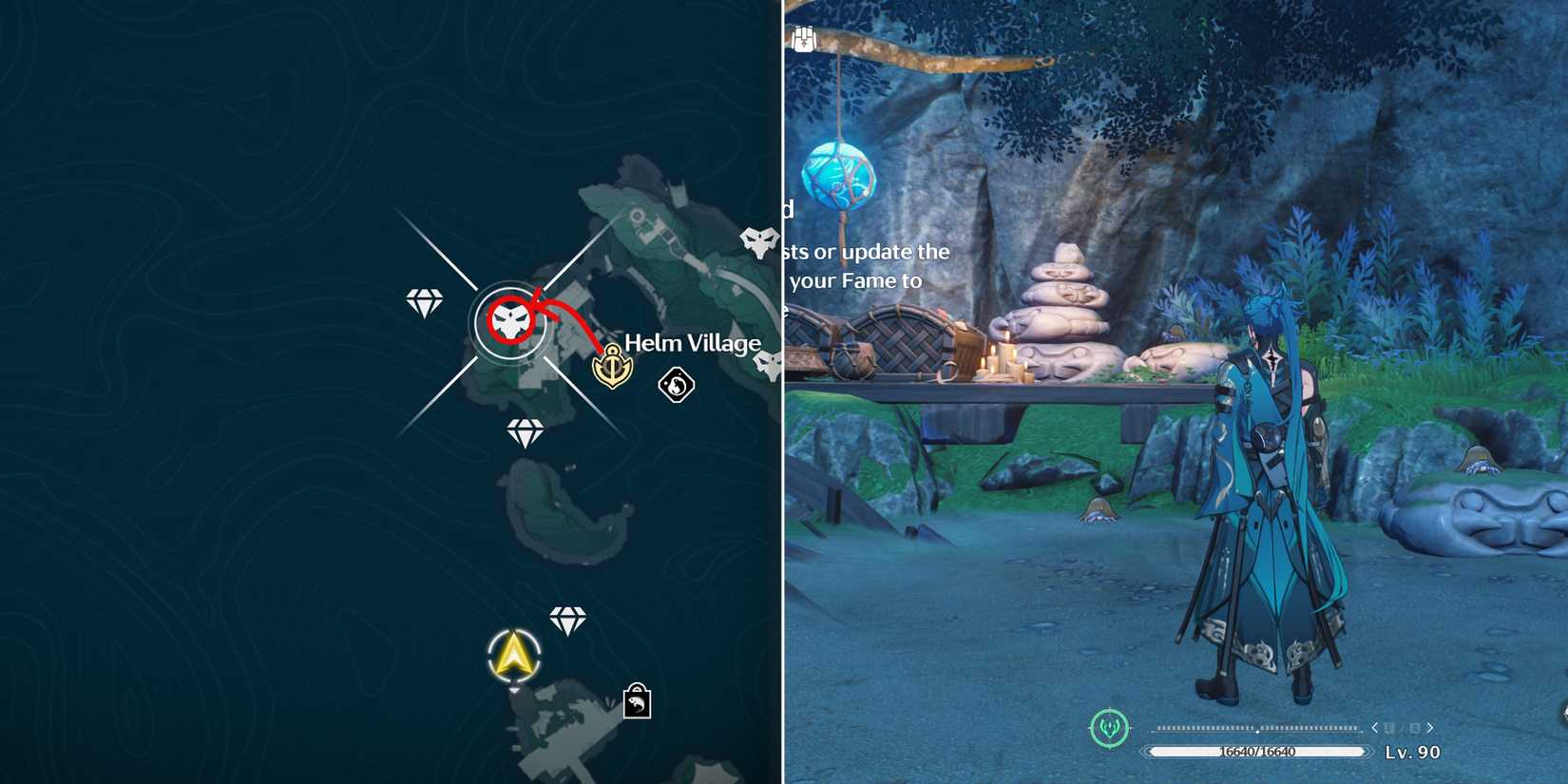The image size is (1568, 784).
Task: Click the Fame update notification text
Action: click(x=867, y=266)
